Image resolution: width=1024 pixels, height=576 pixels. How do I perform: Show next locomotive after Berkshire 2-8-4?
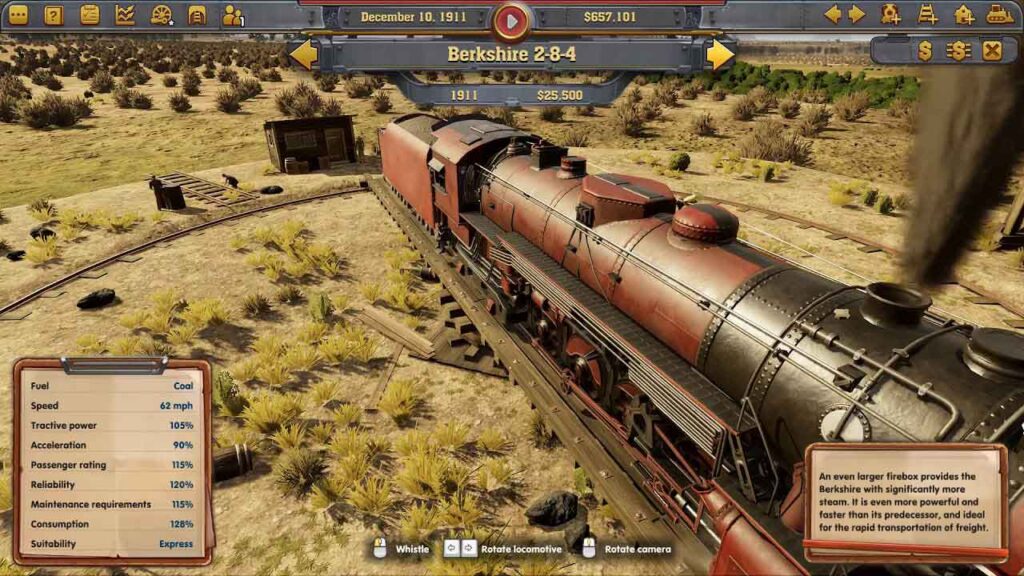pos(720,54)
